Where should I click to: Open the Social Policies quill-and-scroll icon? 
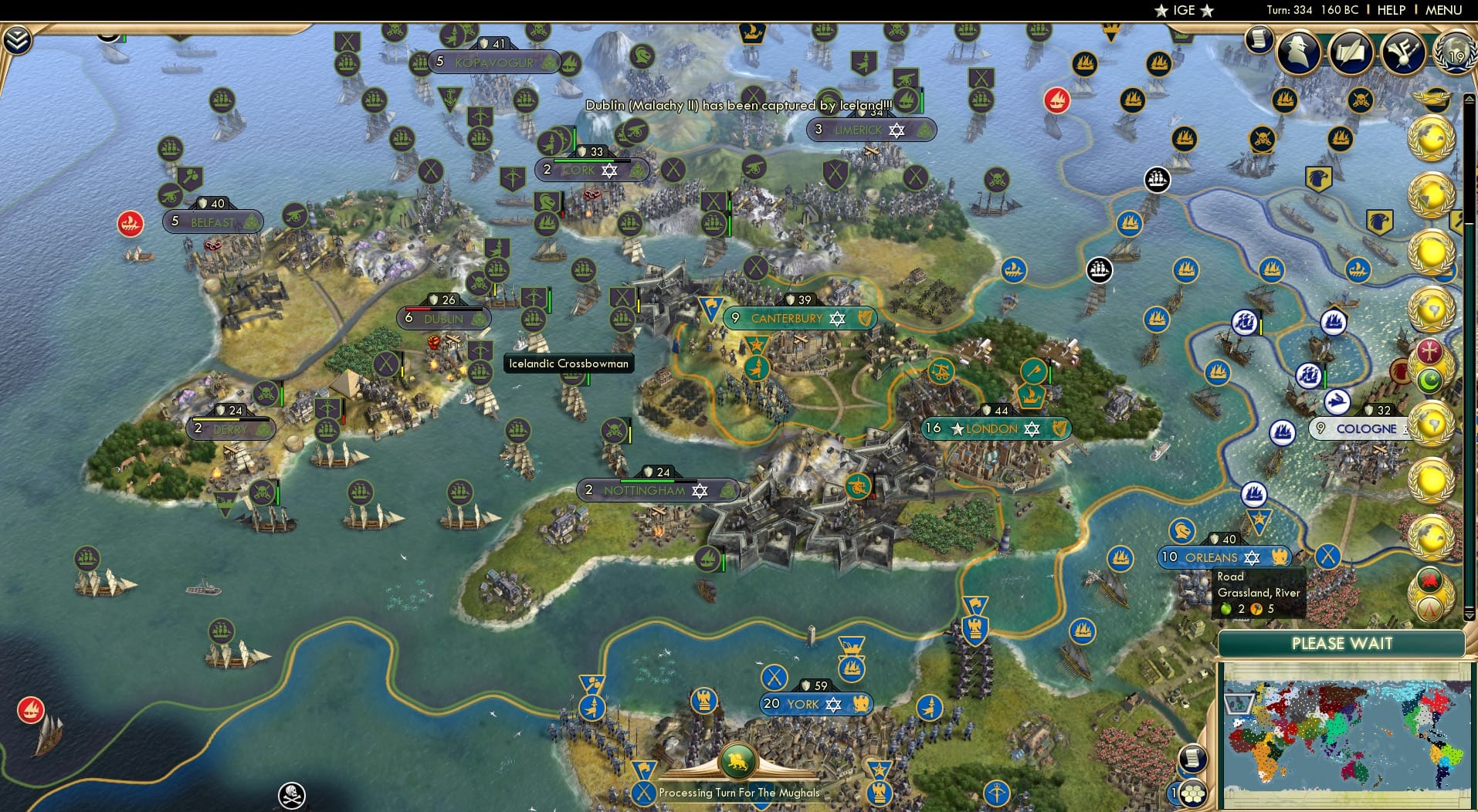(1350, 53)
